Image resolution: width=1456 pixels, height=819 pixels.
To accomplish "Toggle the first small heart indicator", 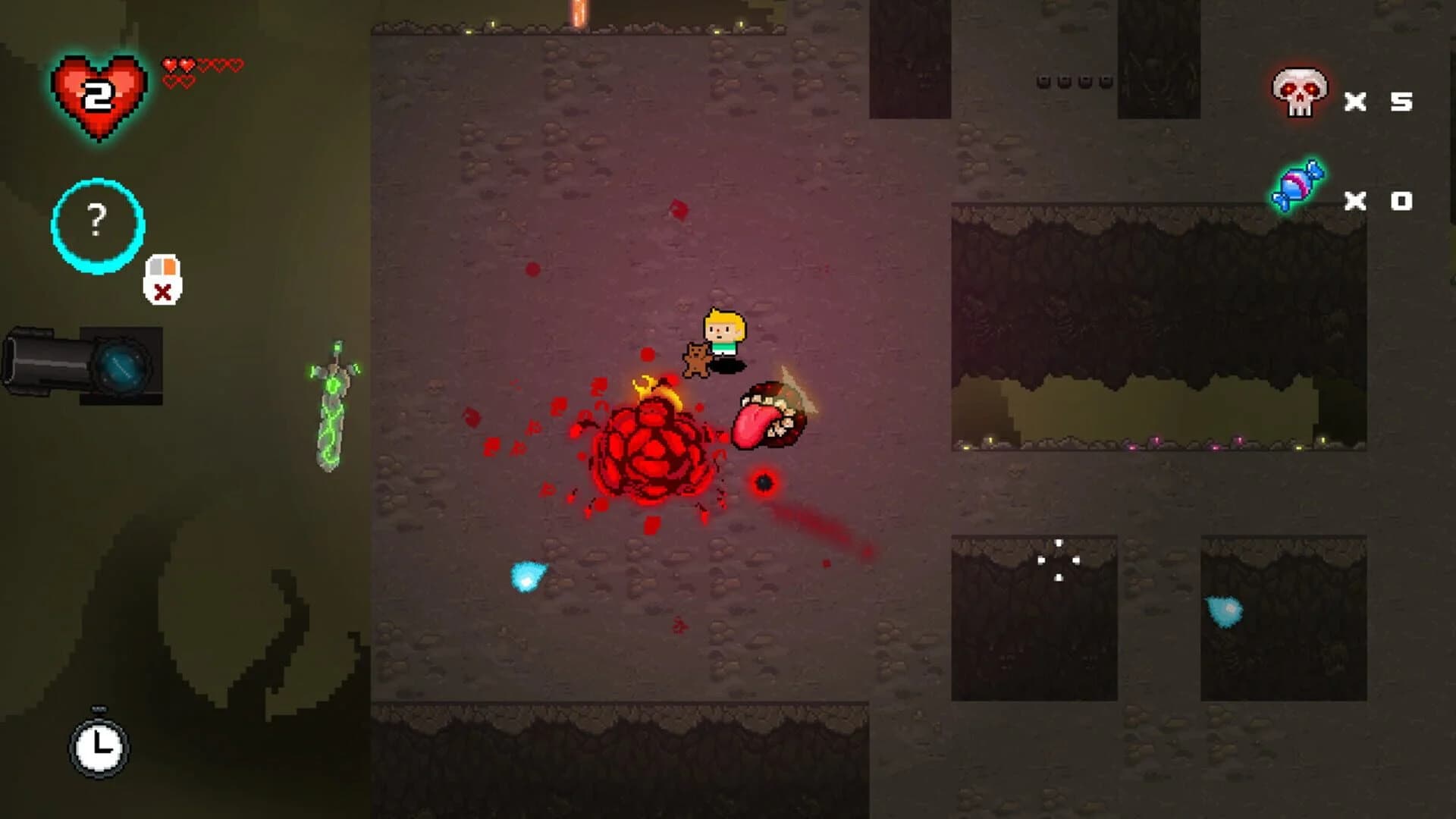I will pyautogui.click(x=168, y=62).
